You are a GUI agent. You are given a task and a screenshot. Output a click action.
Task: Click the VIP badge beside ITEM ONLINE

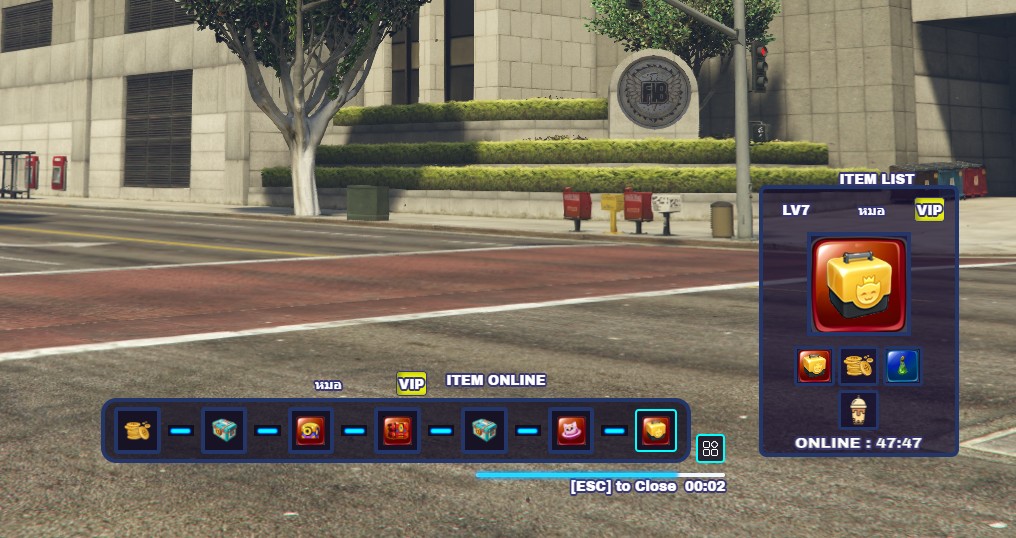(411, 383)
